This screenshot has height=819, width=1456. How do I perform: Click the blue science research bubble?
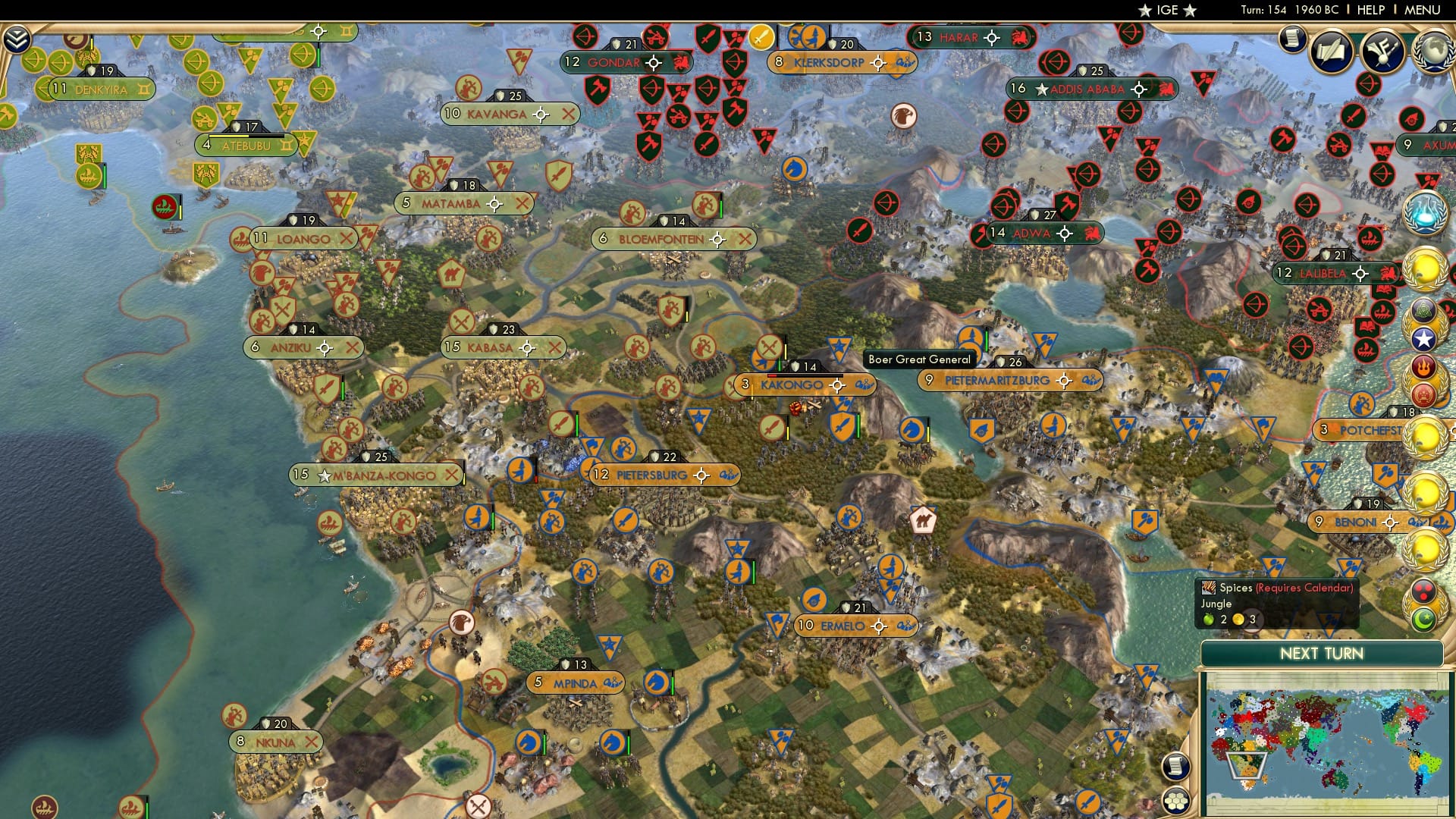tap(1425, 215)
